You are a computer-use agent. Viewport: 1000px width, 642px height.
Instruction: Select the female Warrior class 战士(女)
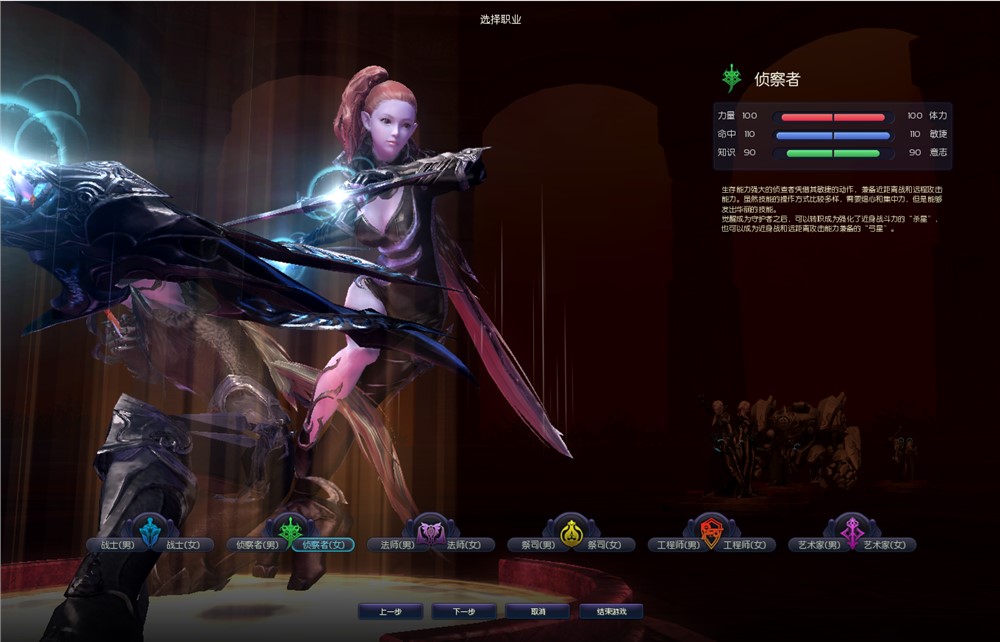(187, 545)
